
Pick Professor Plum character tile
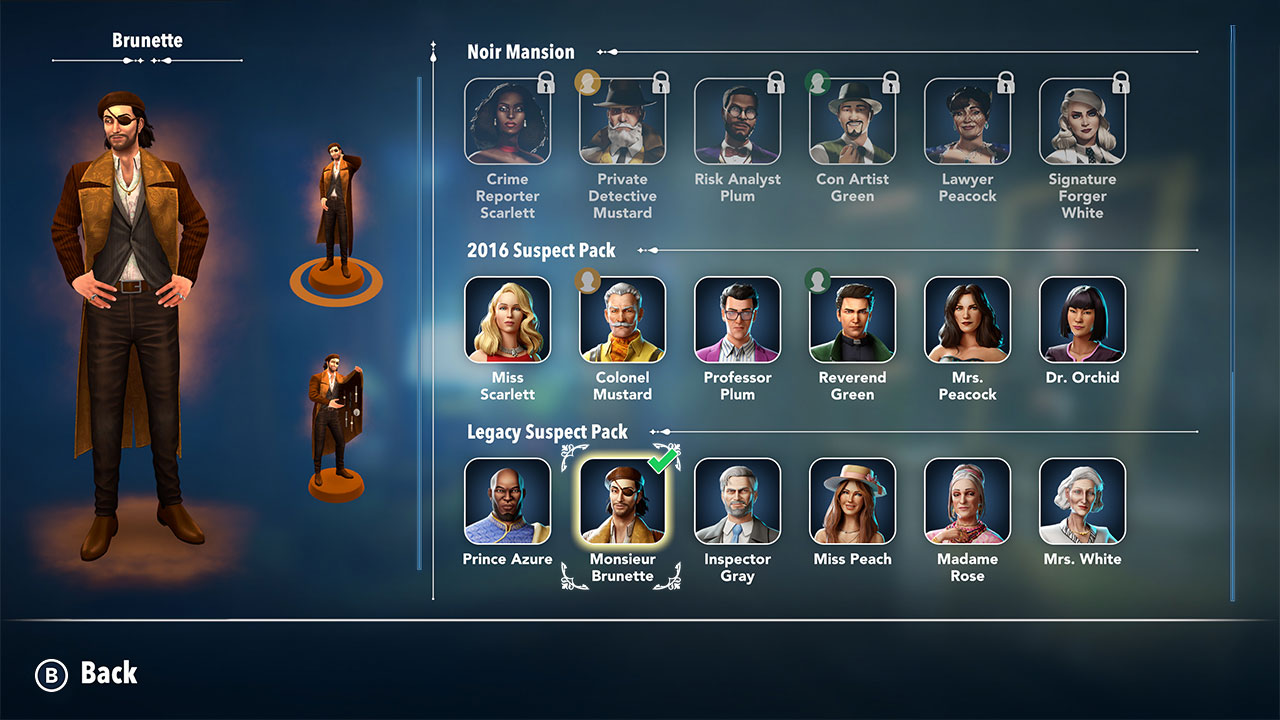coord(737,320)
